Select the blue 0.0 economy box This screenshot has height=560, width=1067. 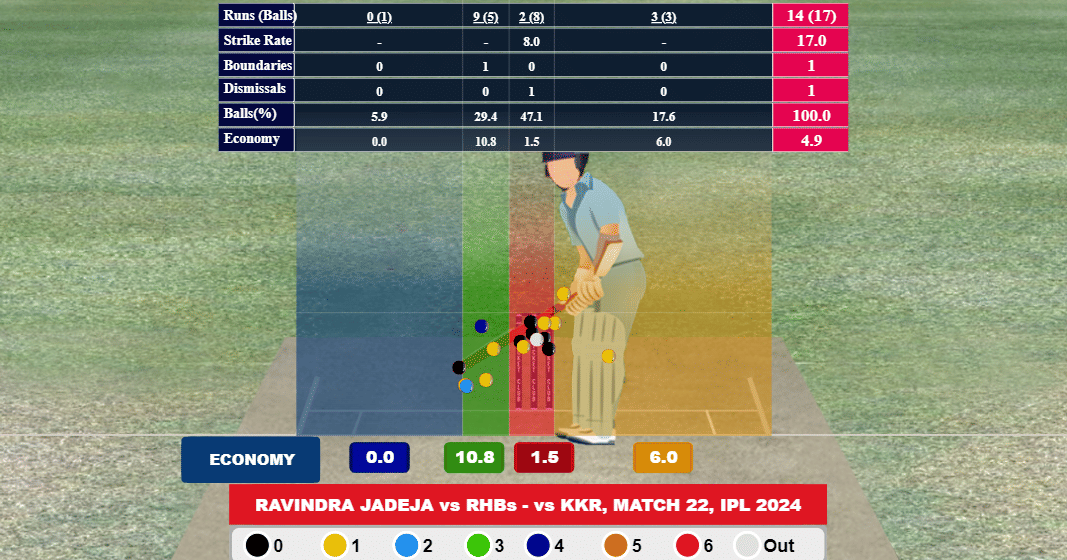380,458
